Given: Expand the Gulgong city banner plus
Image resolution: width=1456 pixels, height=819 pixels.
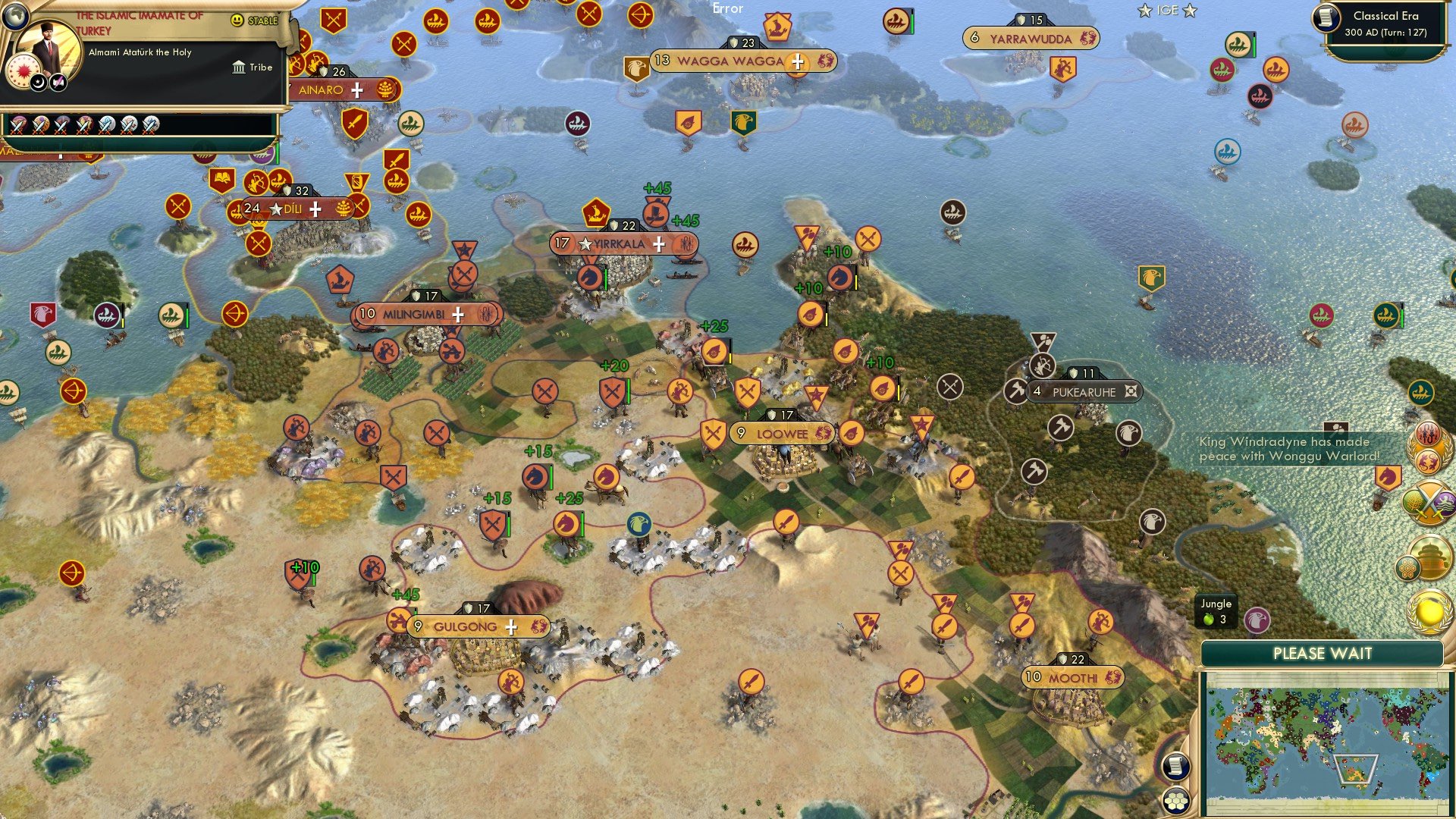Looking at the screenshot, I should click(513, 627).
